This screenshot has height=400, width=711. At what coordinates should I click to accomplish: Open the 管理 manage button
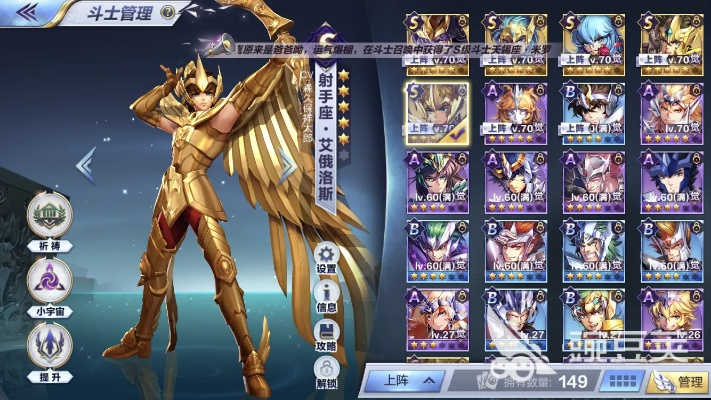click(x=678, y=380)
